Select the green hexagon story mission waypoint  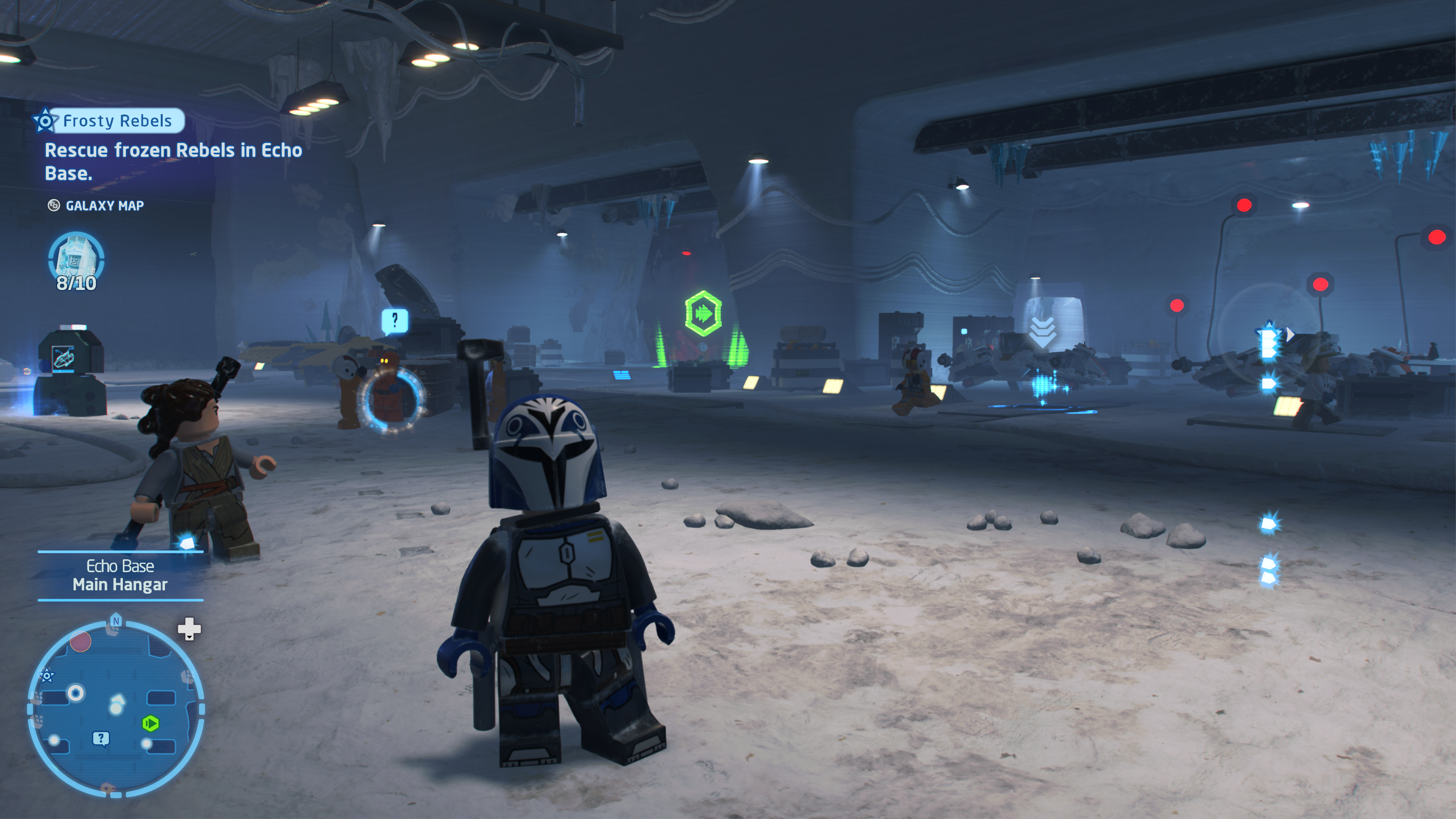703,313
